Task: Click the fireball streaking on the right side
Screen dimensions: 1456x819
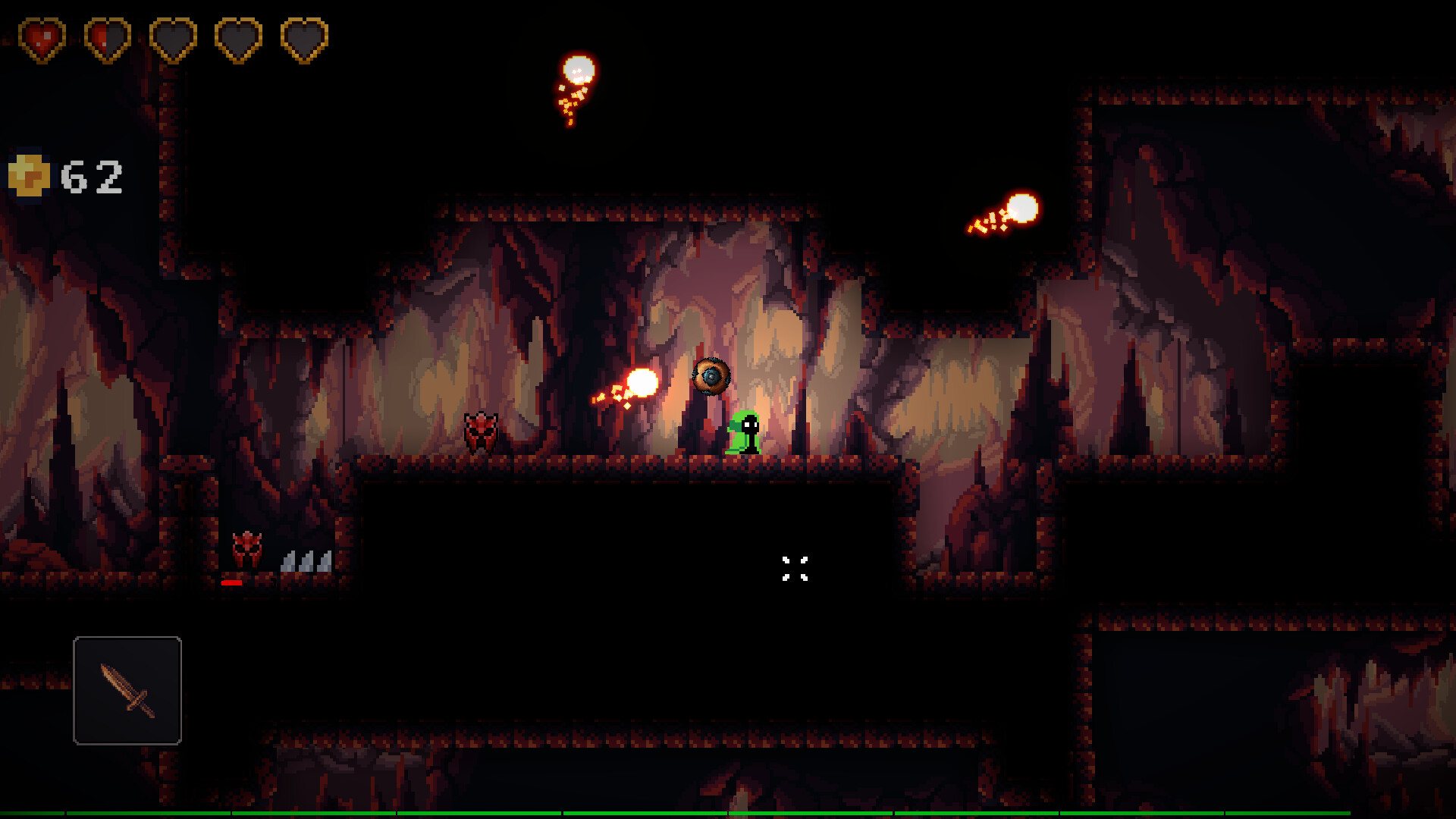Action: tap(1023, 206)
